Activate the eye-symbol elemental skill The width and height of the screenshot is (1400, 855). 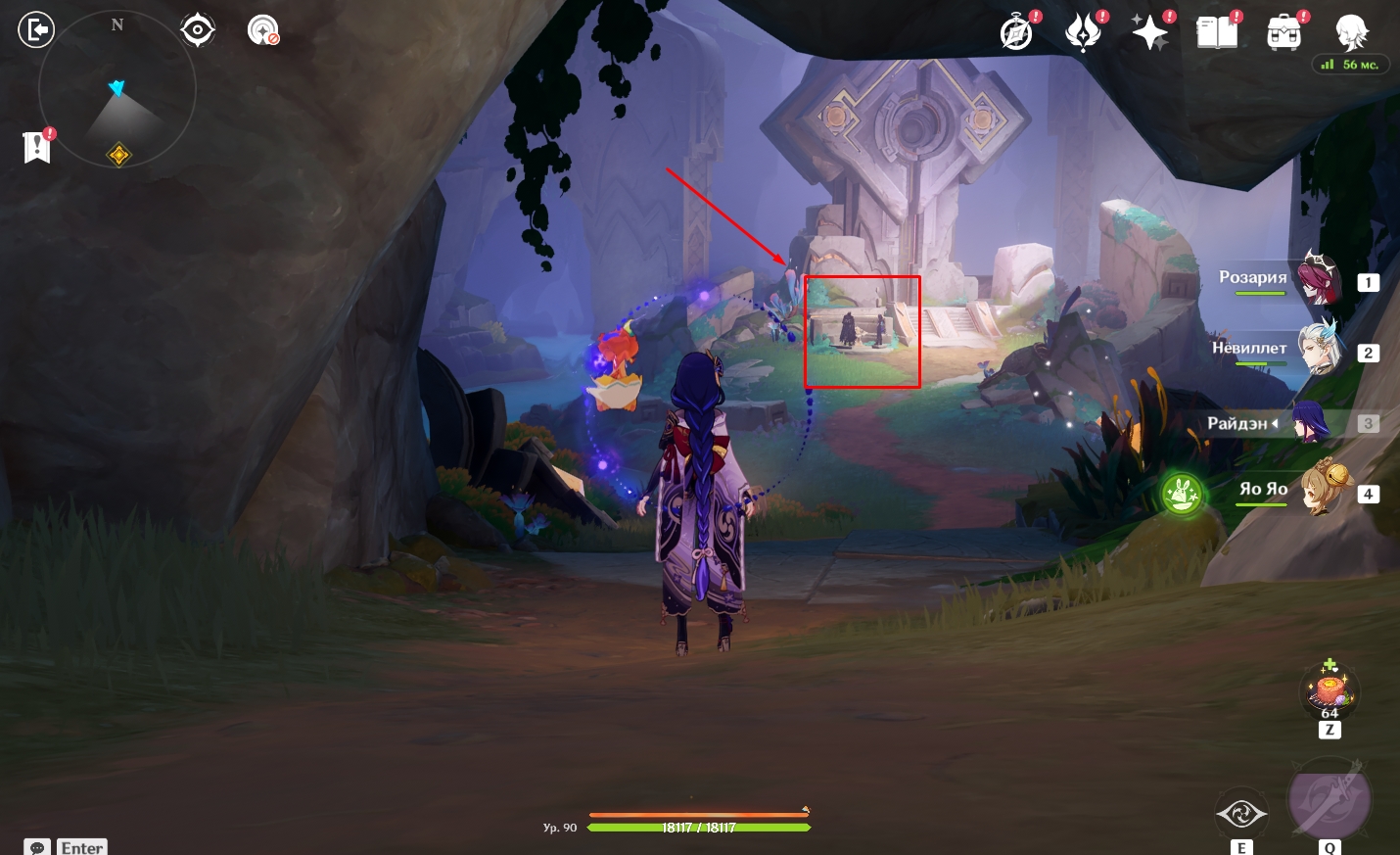pyautogui.click(x=1240, y=814)
